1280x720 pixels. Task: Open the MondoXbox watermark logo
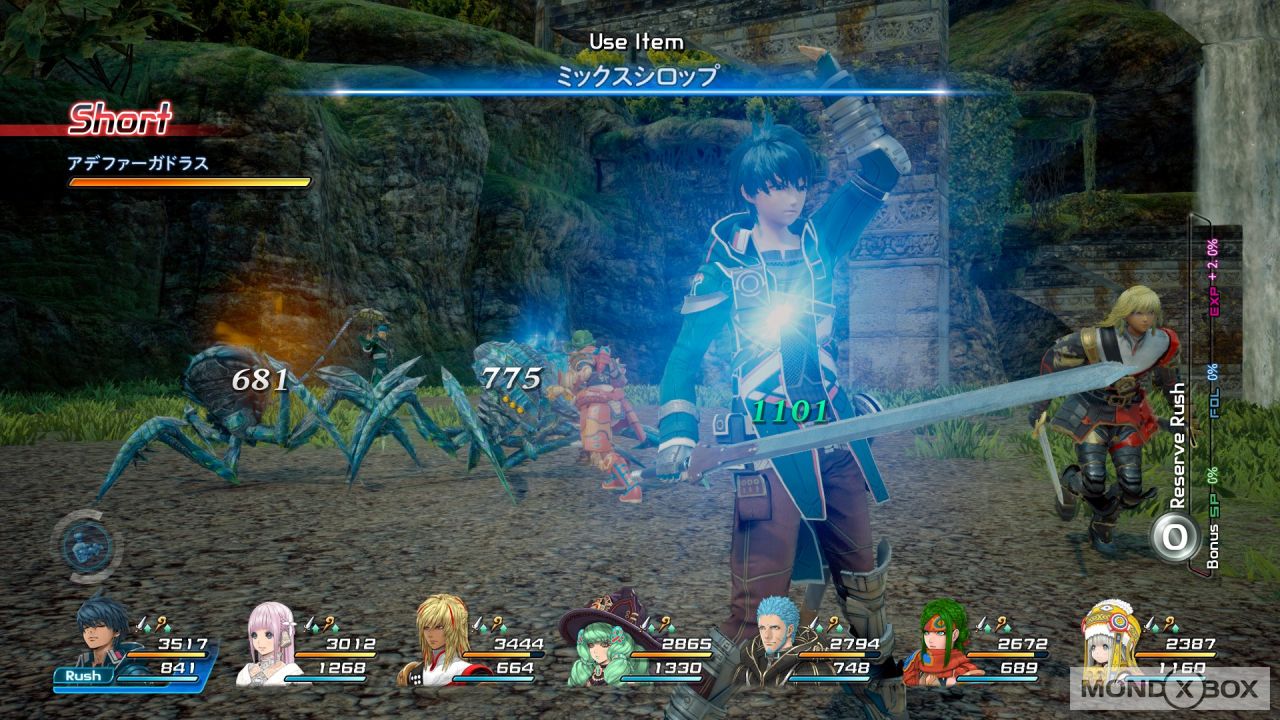click(x=1168, y=688)
